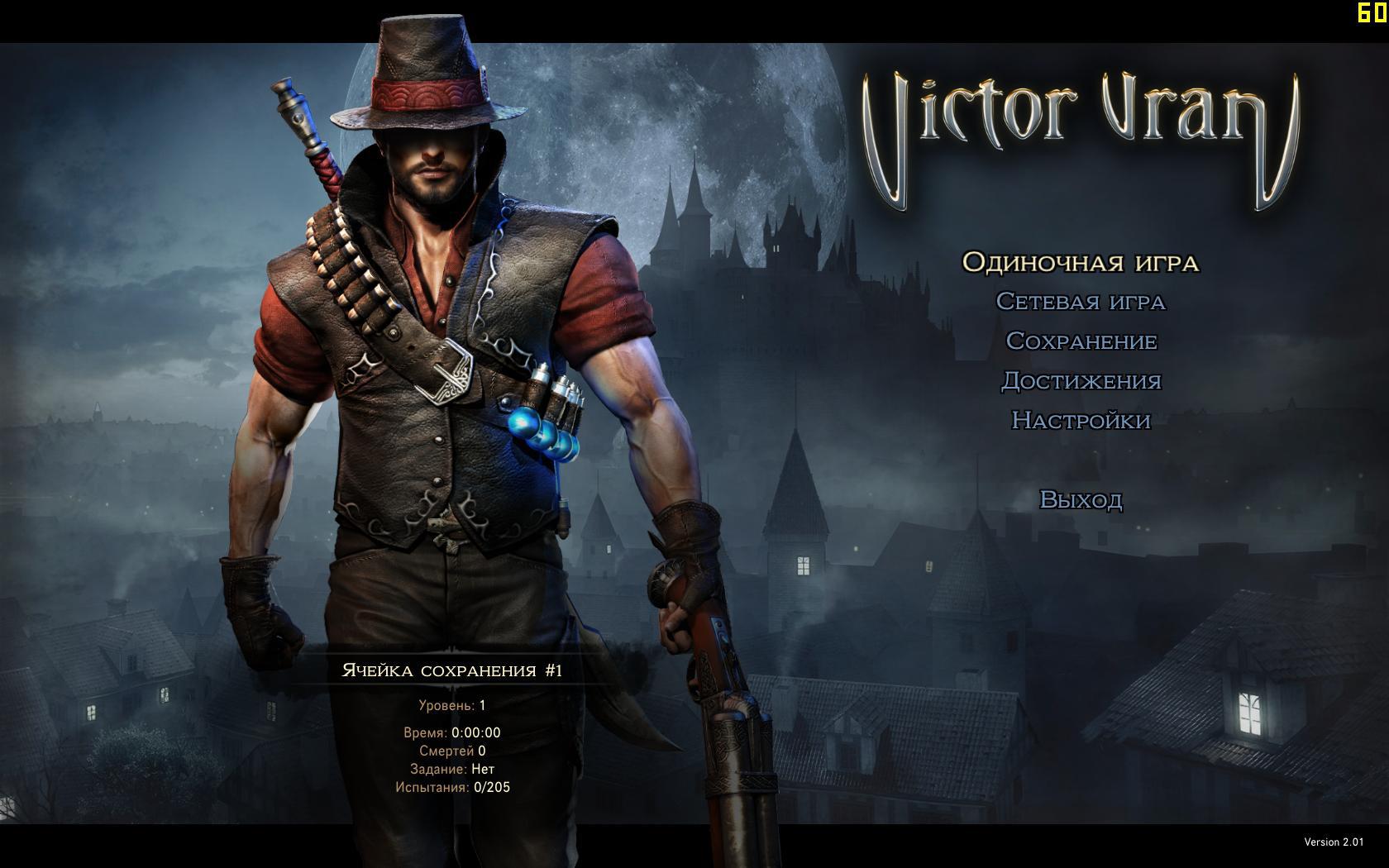Select the Ячейка сохранения #1 save slot

click(x=452, y=670)
